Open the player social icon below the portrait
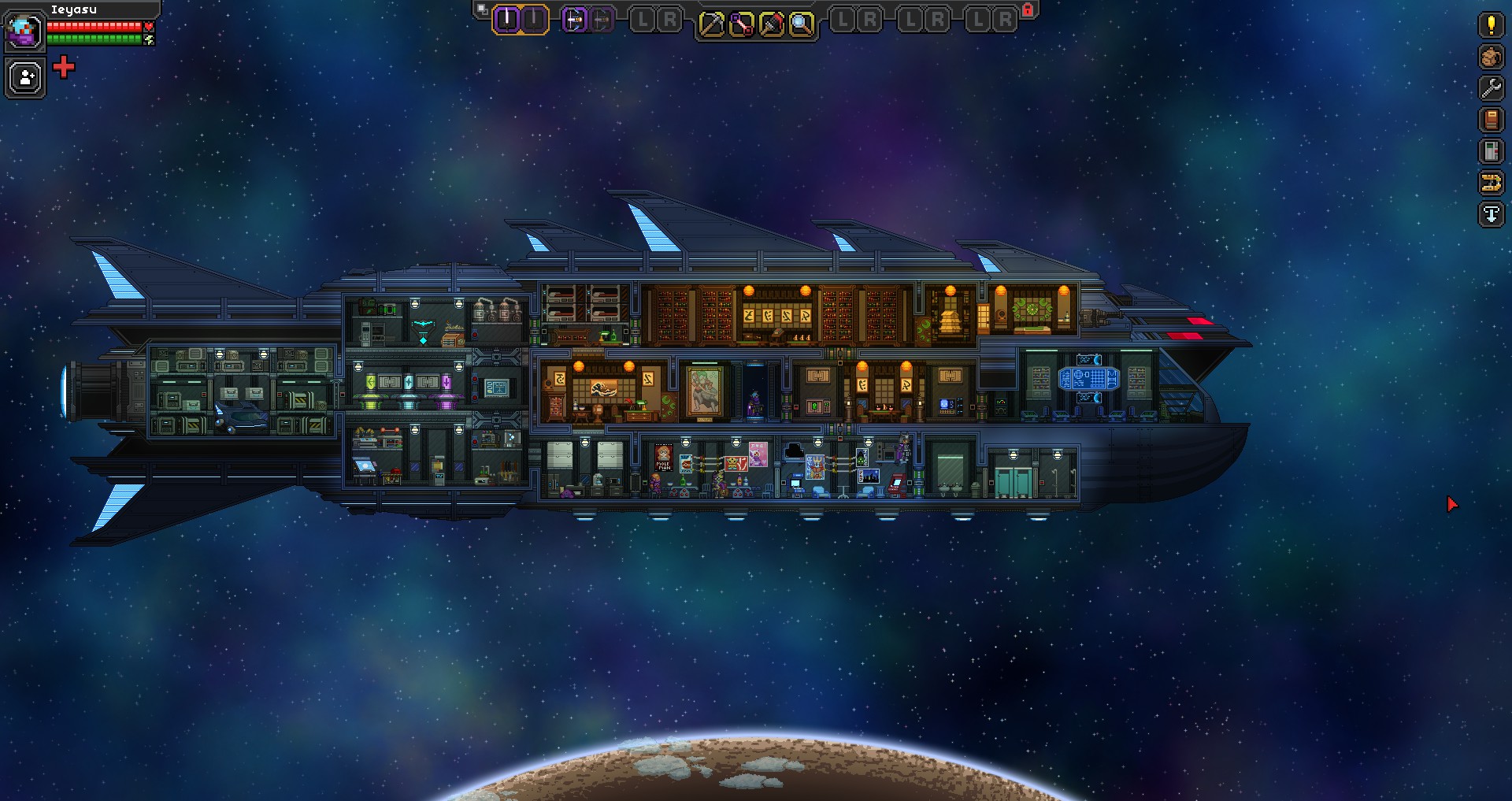 pos(24,76)
